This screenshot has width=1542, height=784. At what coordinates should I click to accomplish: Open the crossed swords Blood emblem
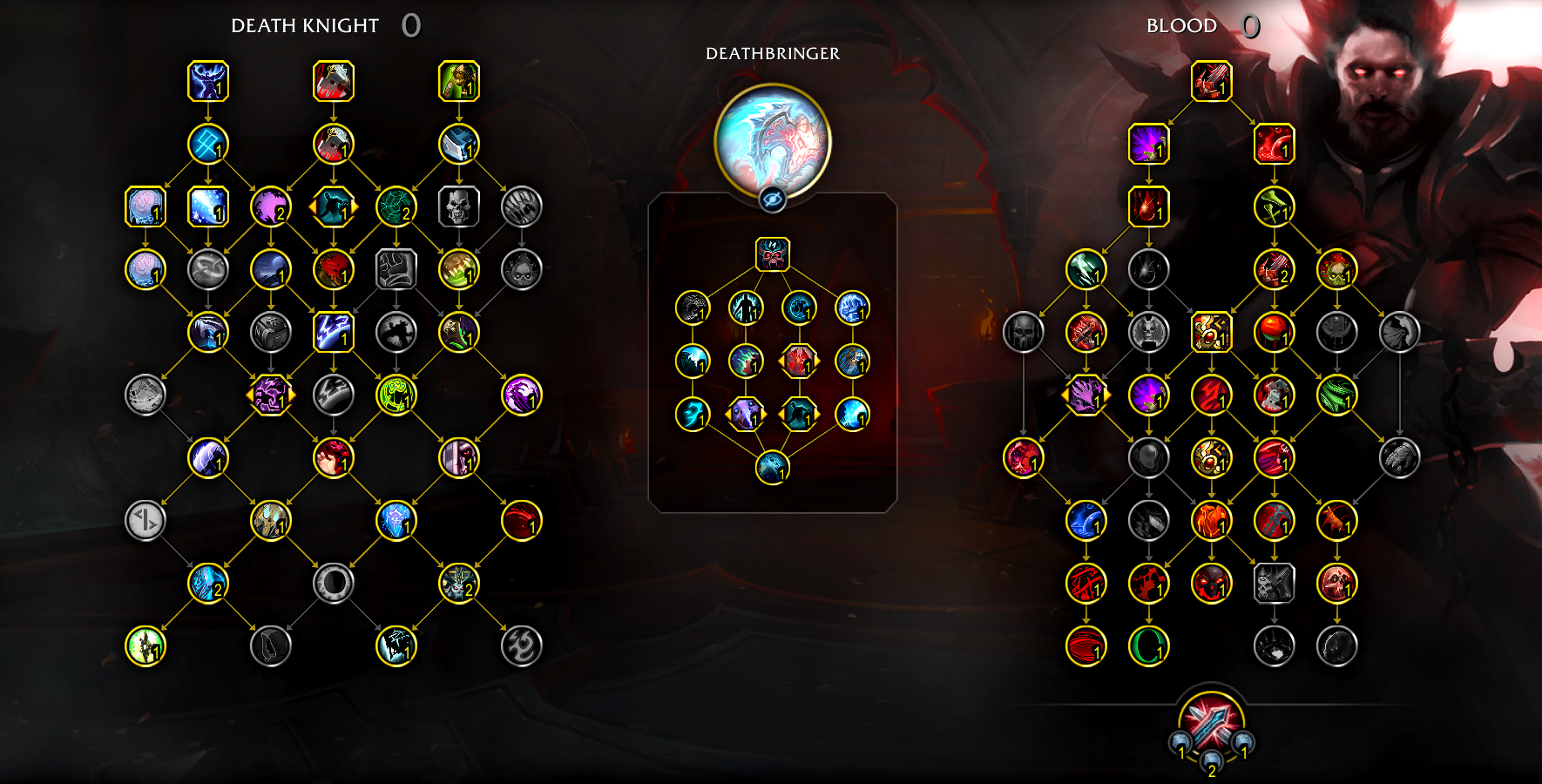(x=1211, y=721)
